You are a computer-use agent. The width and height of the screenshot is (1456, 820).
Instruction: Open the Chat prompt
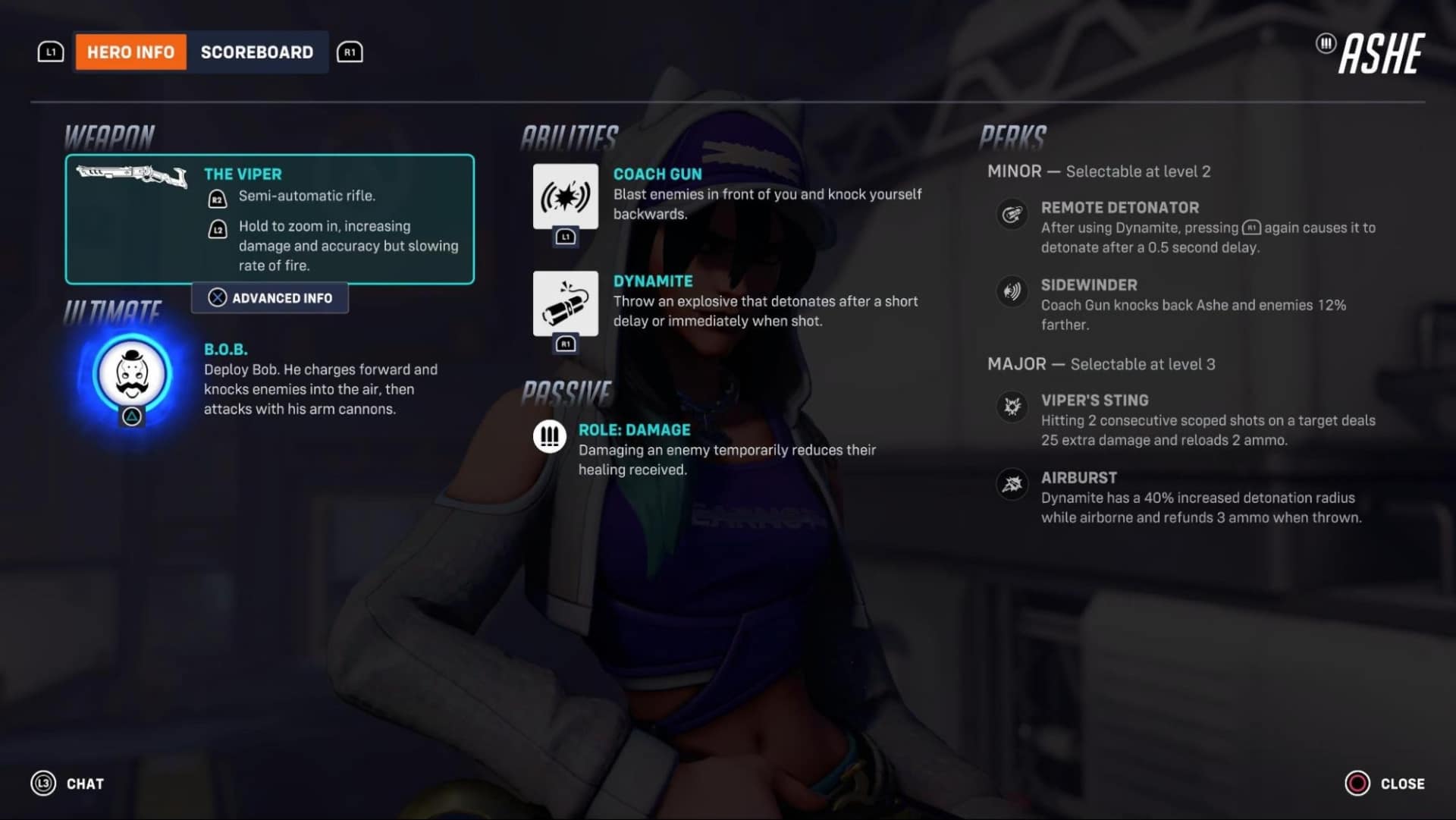point(84,784)
